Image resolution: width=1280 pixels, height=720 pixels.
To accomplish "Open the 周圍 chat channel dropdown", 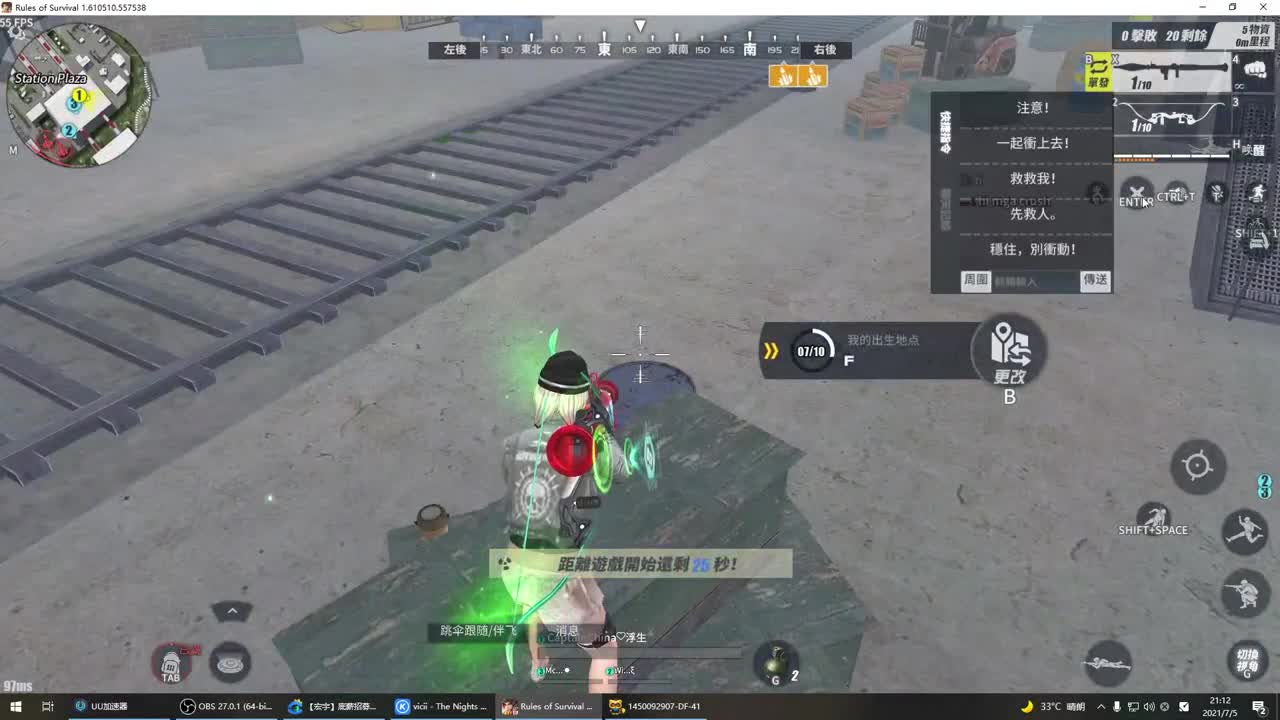I will 975,281.
